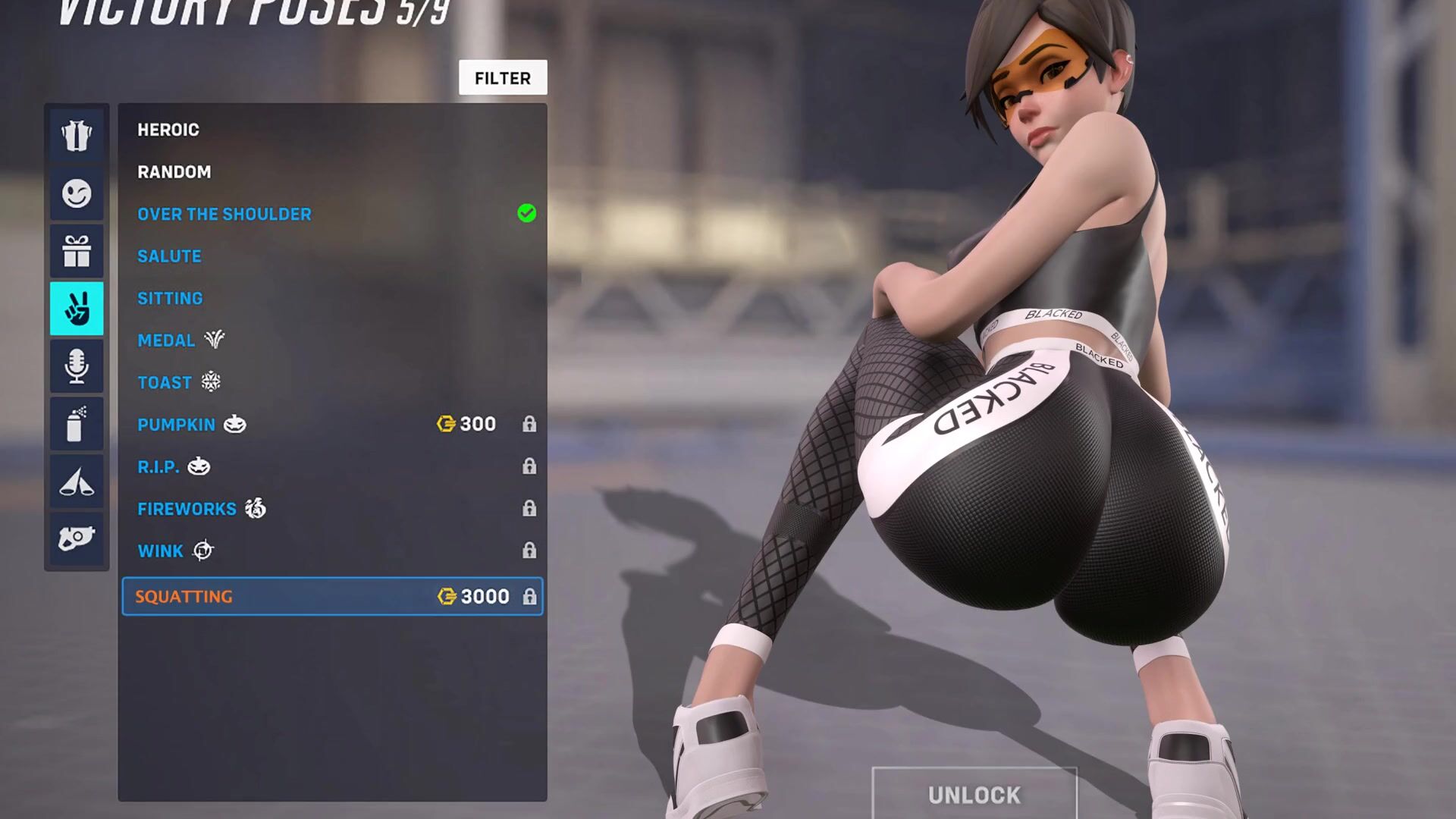The image size is (1456, 819).
Task: Switch to the Sprays can tab
Action: pyautogui.click(x=77, y=424)
